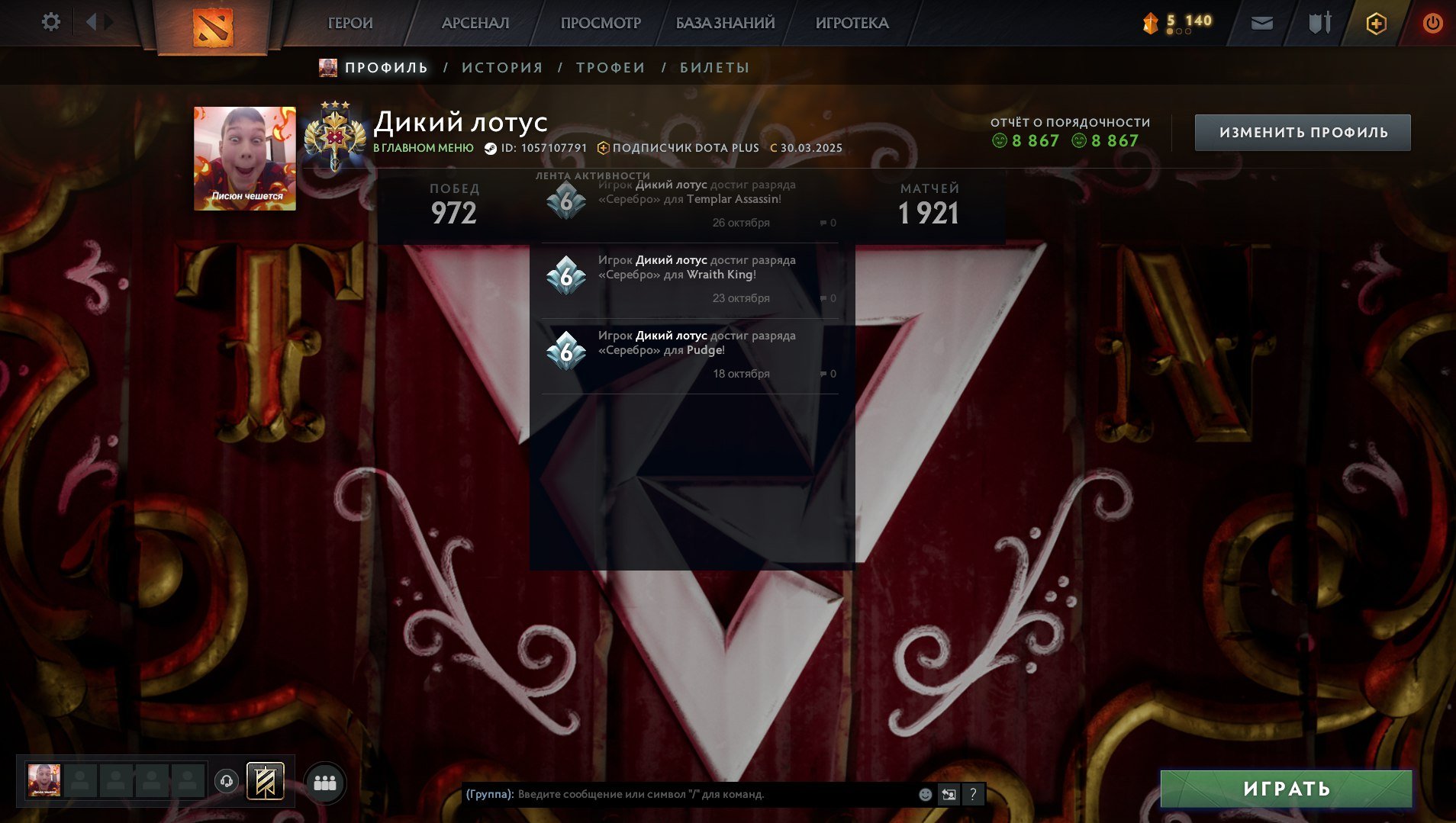This screenshot has height=823, width=1456.
Task: Open the ИСТОРИЯ tab
Action: [x=502, y=68]
